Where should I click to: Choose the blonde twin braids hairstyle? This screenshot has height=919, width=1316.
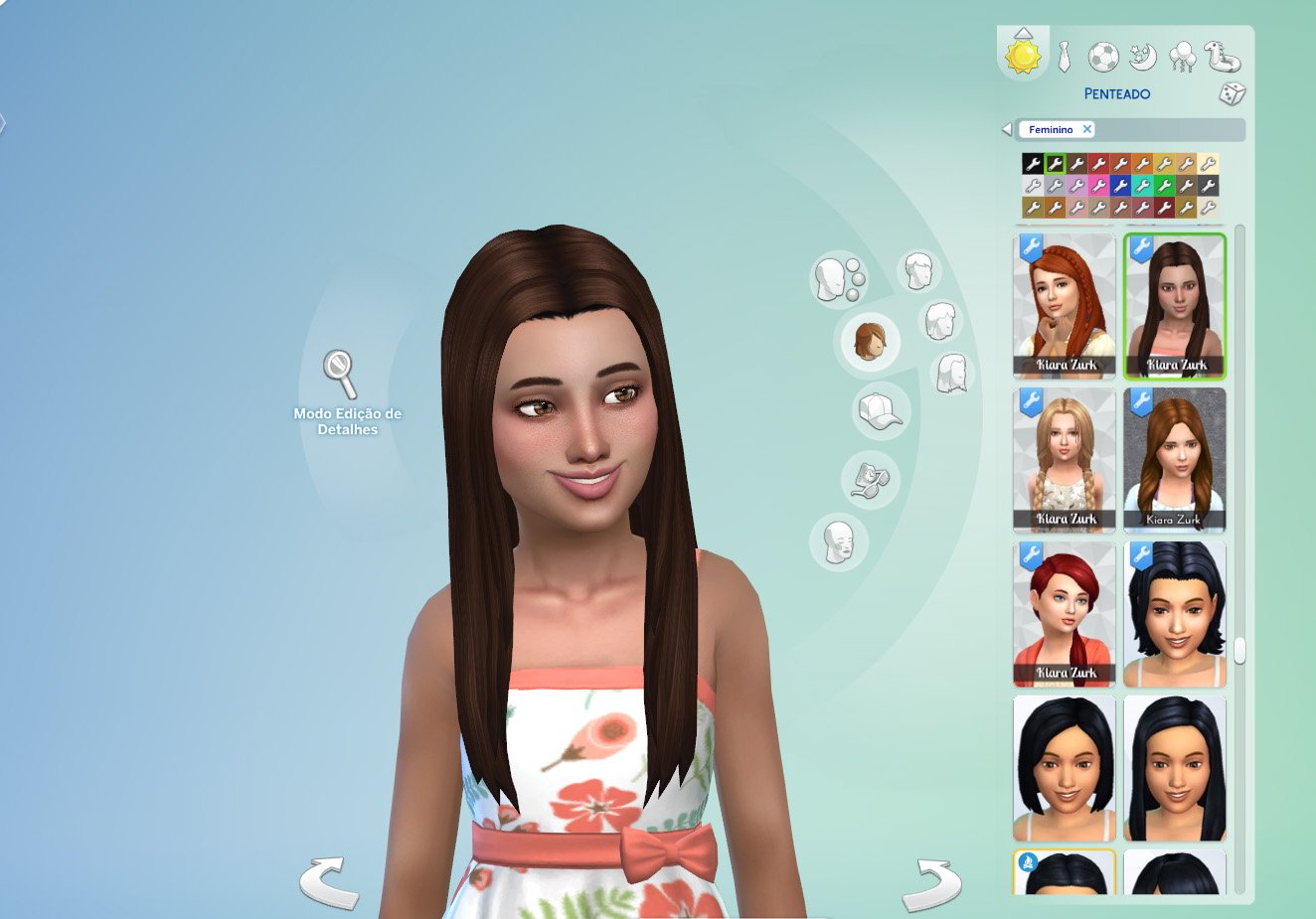point(1065,460)
